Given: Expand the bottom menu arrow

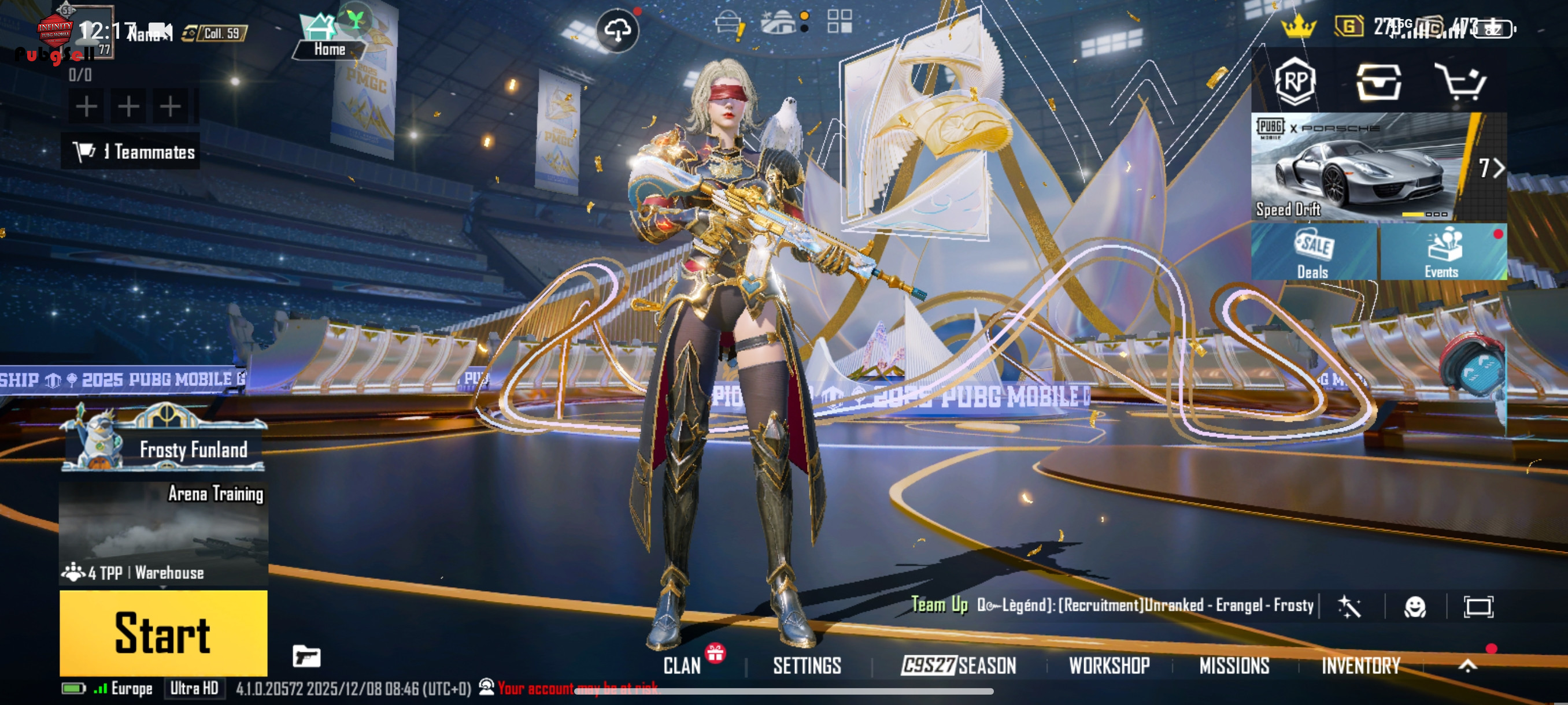Looking at the screenshot, I should (1467, 666).
